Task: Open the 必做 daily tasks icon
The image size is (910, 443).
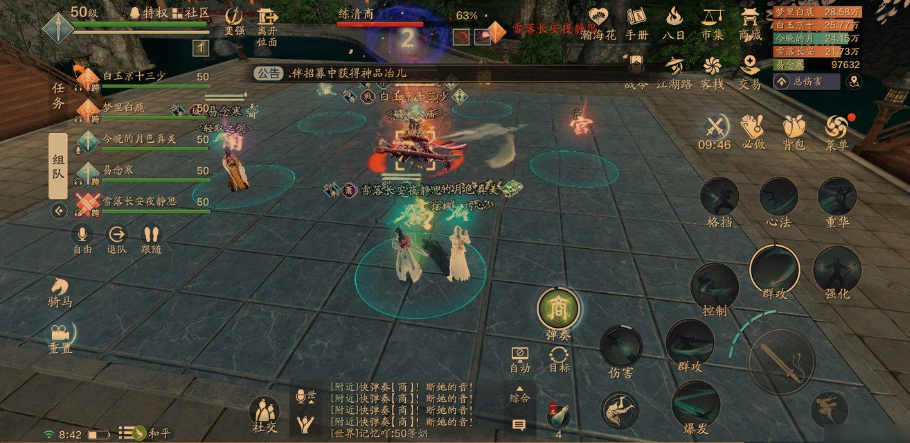Action: coord(752,129)
